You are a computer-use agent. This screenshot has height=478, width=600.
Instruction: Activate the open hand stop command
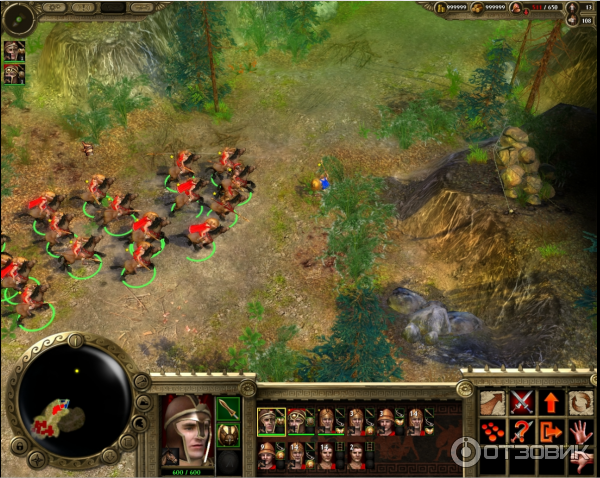580,433
